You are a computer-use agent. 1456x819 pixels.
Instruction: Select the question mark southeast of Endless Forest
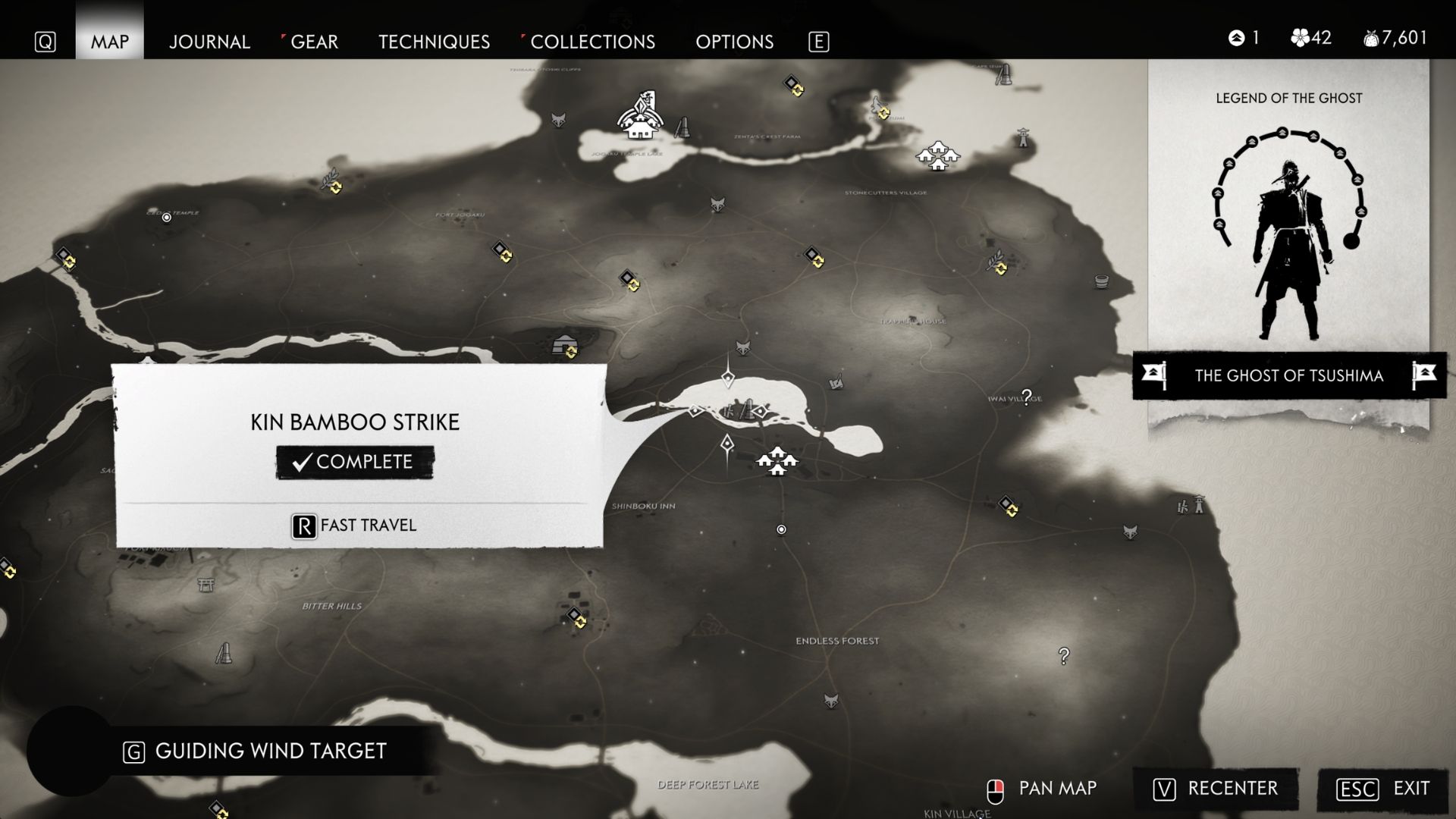click(x=1064, y=656)
